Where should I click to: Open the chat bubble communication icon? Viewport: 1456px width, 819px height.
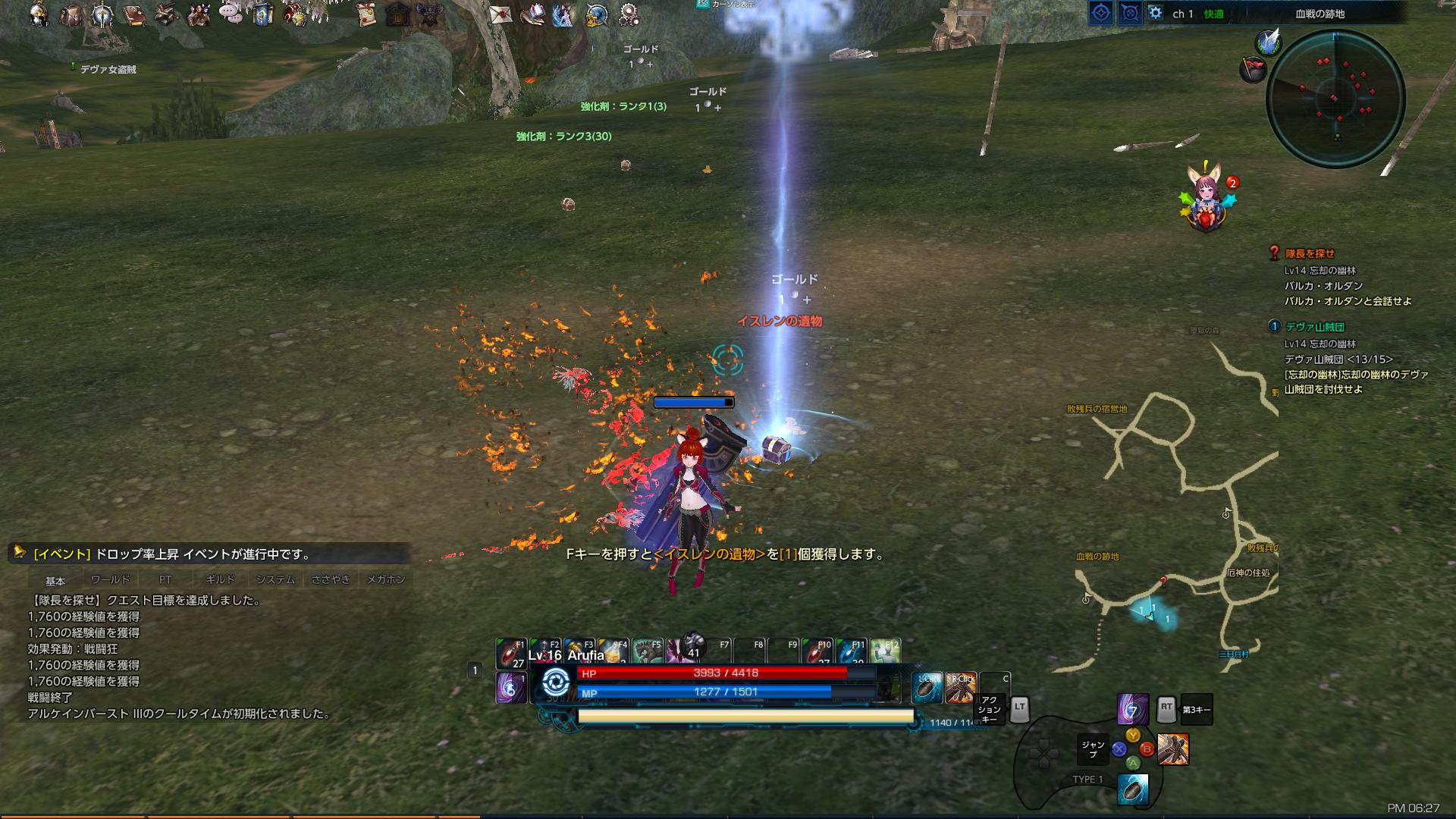[229, 13]
